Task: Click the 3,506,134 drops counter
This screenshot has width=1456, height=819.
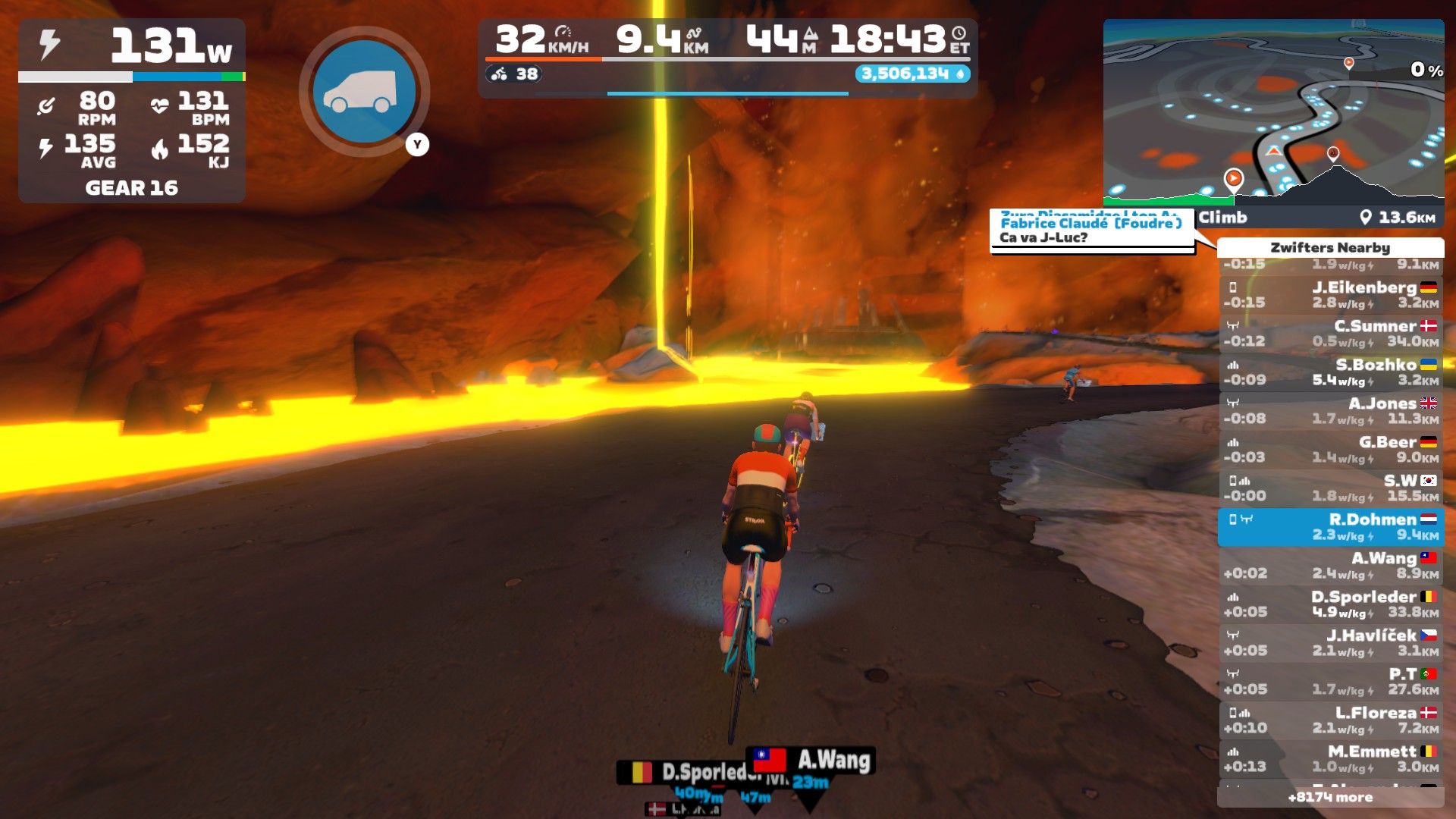Action: tap(912, 74)
